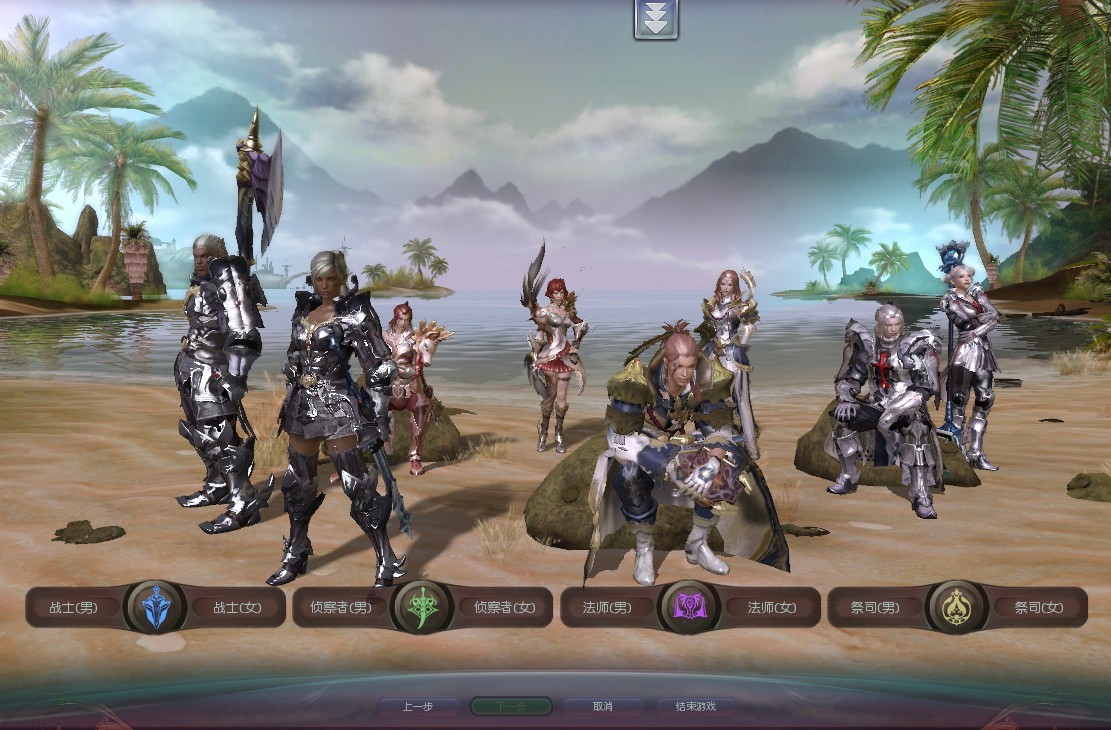Expand the double-arrow dropdown at top
Screen dimensions: 1111x730
tap(656, 19)
